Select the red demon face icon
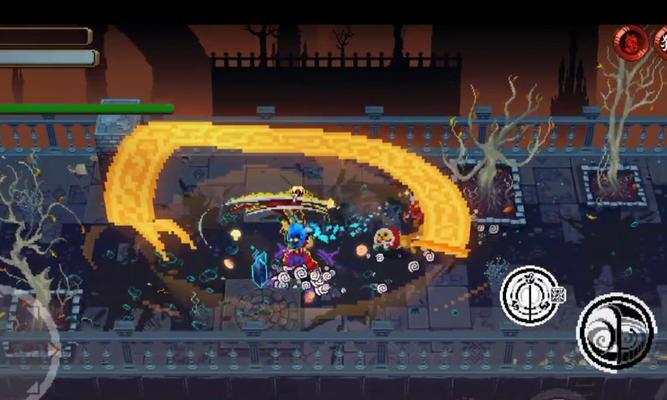This screenshot has height=400, width=667. [x=630, y=42]
